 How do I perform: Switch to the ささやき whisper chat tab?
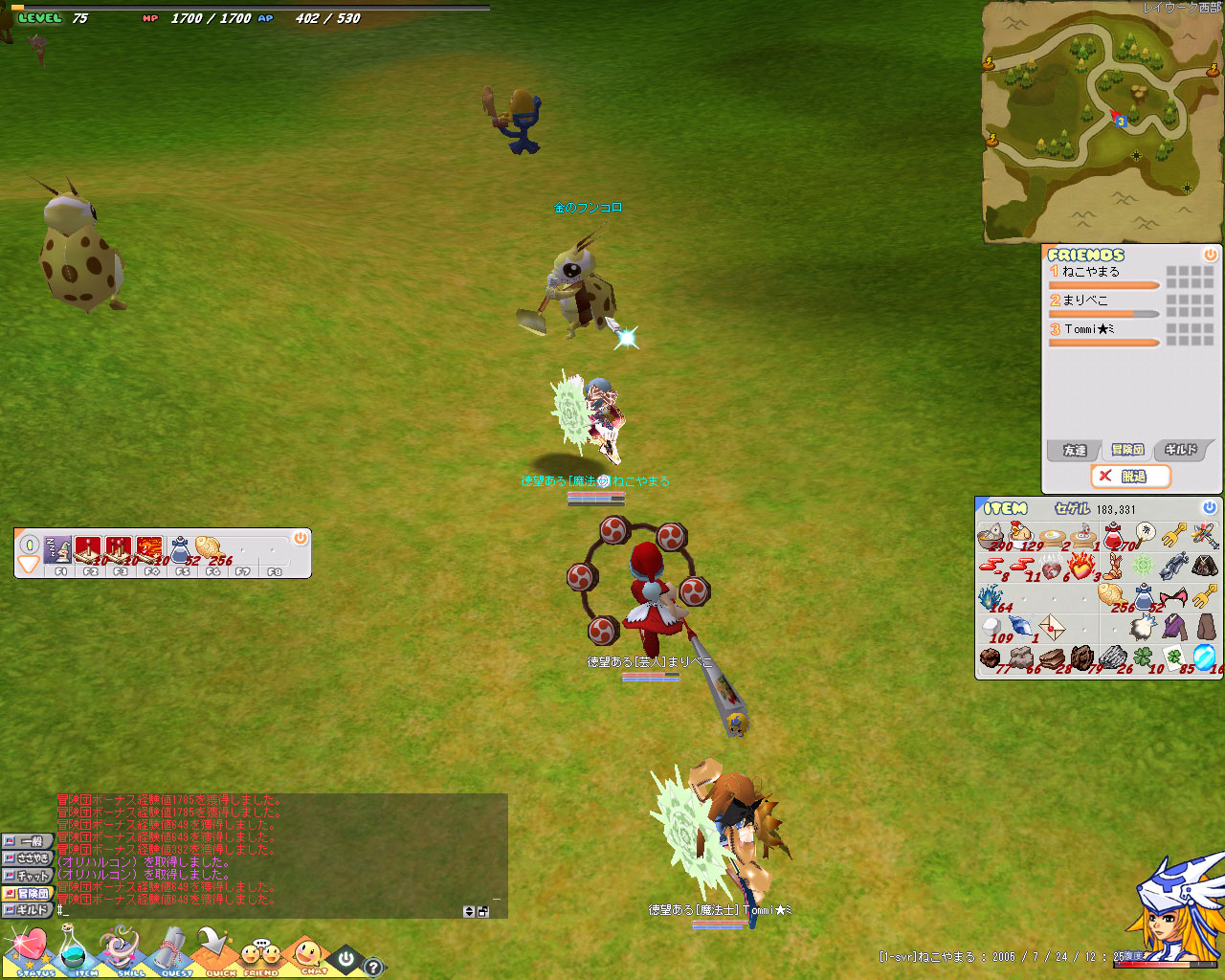[27, 858]
